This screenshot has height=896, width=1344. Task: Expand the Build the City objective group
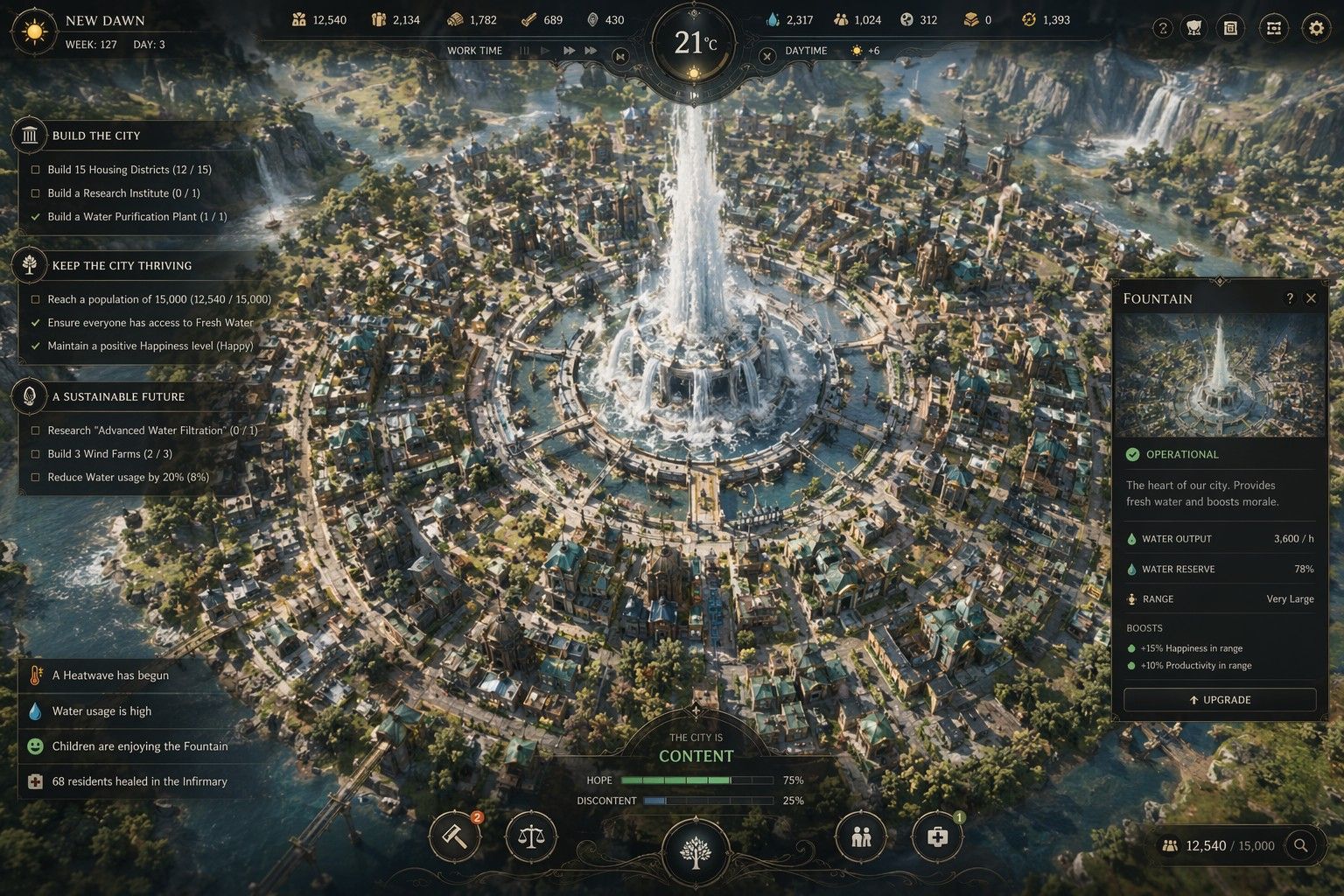96,136
